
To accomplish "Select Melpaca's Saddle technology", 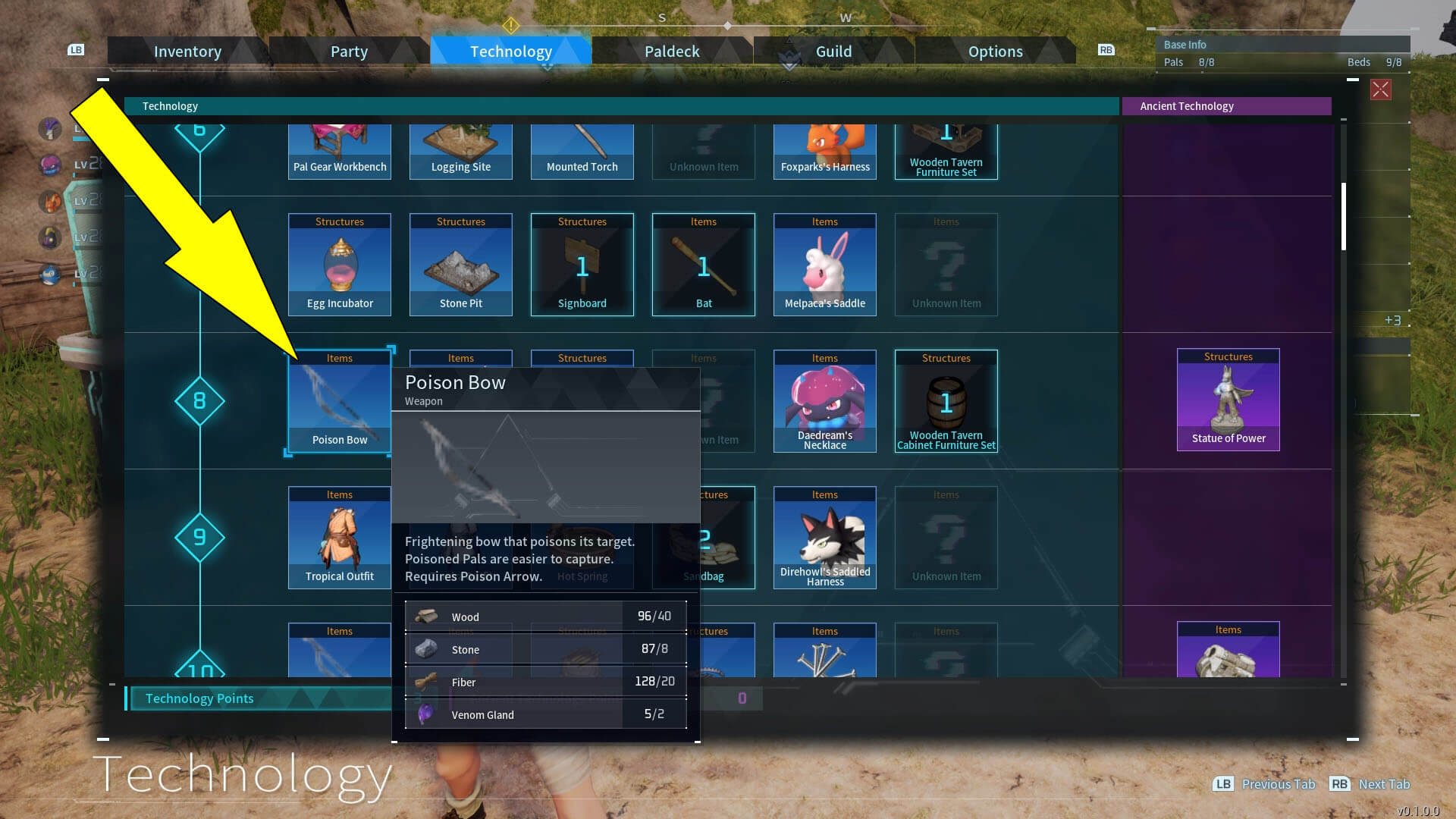I will coord(824,264).
